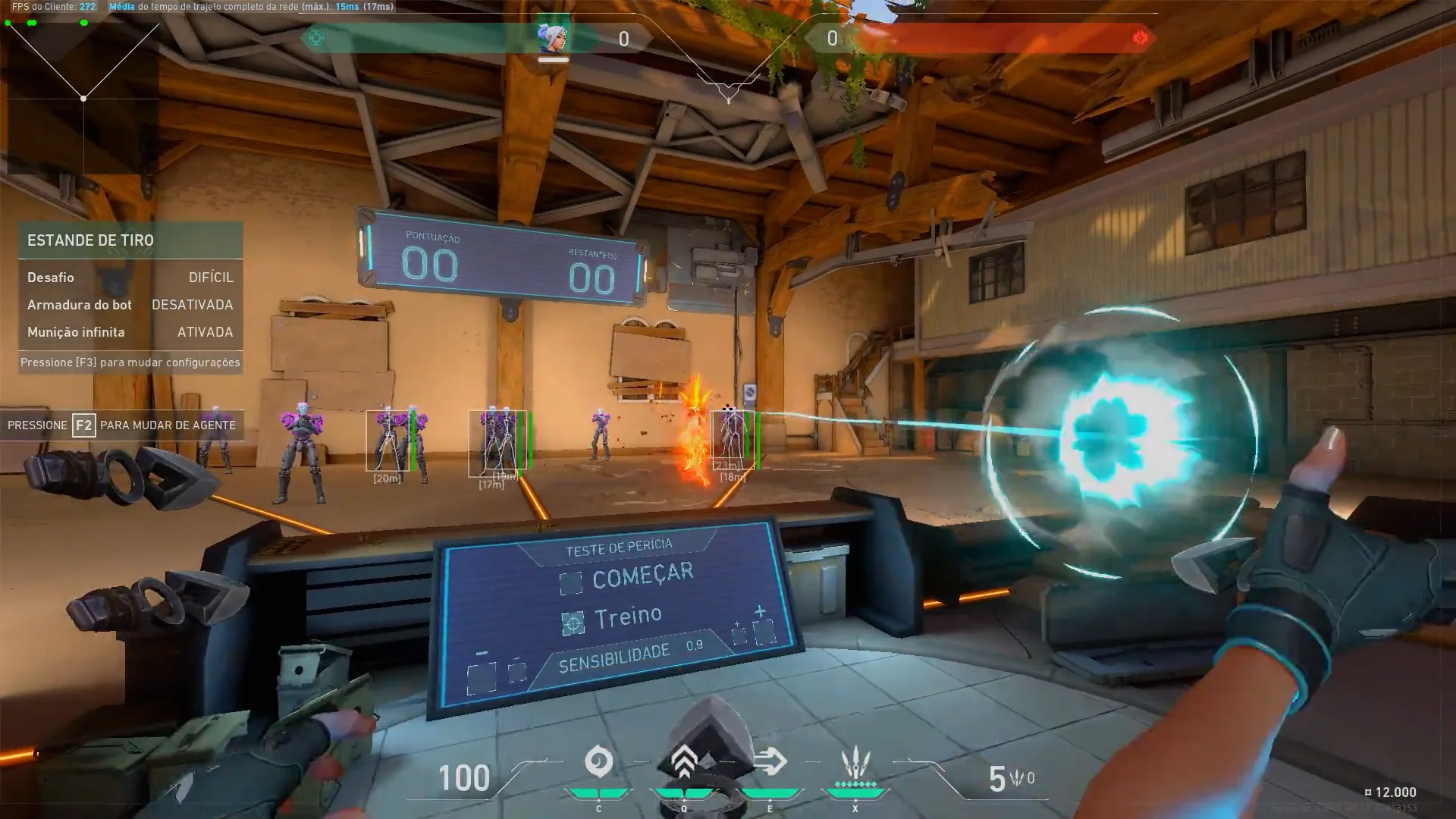Select the Updraft ability icon
Screen dimensions: 1456x819
684,762
